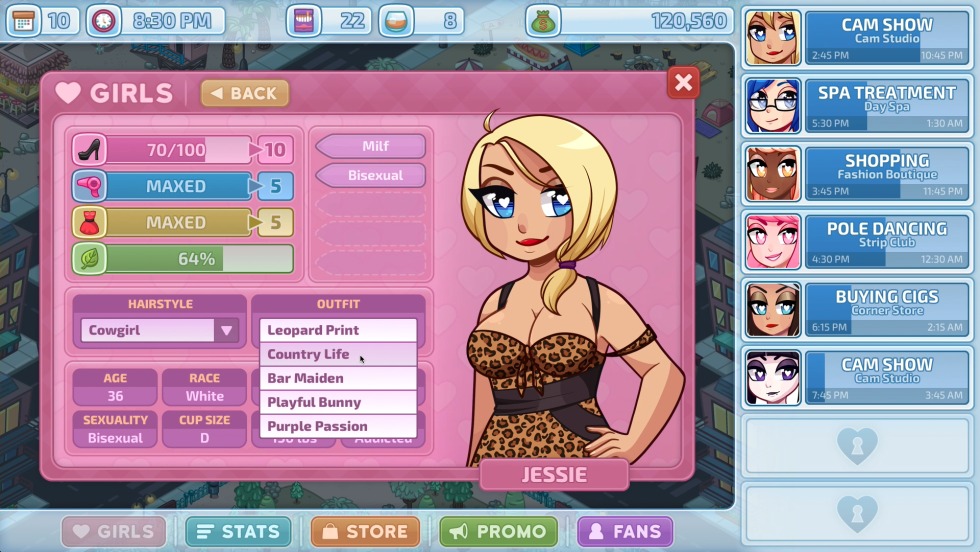The image size is (980, 552).
Task: Open the Stats tab
Action: tap(238, 531)
